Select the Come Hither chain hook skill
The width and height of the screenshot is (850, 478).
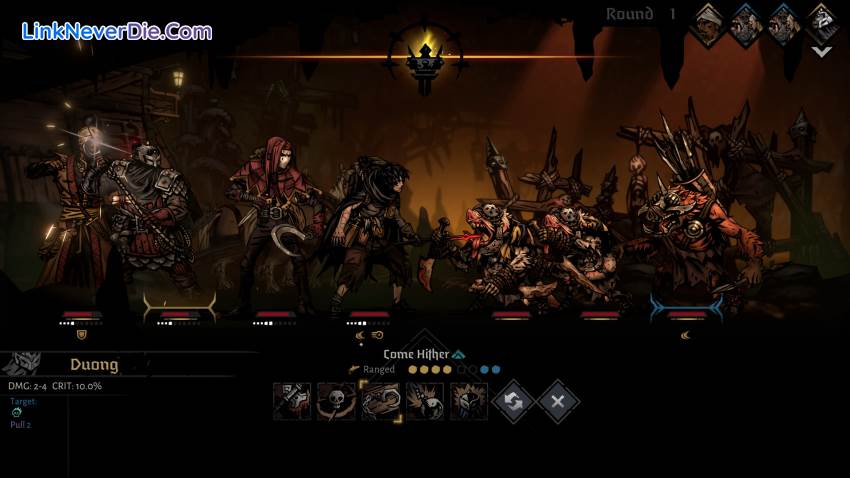[380, 401]
